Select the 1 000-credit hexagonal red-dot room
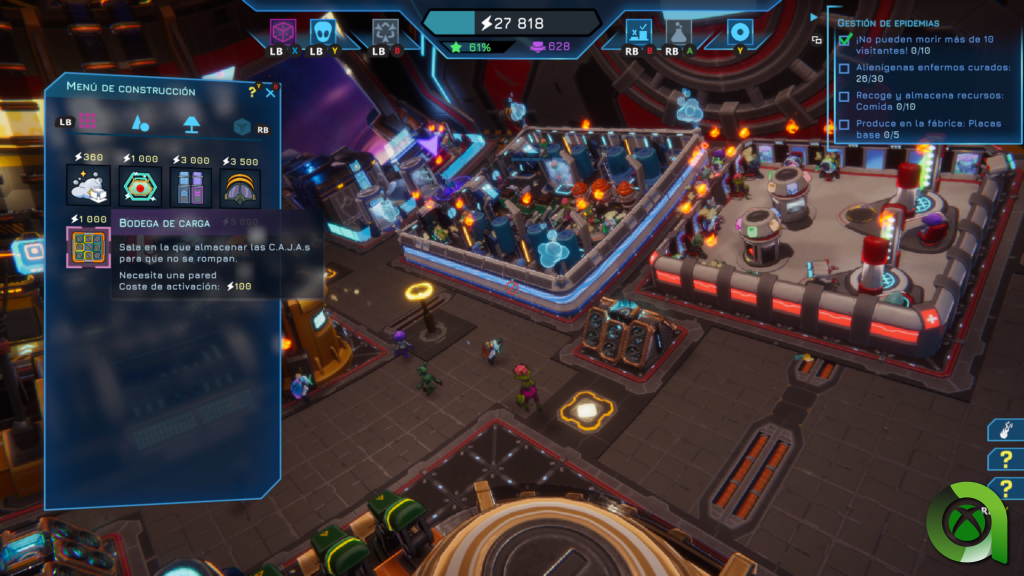This screenshot has width=1024, height=576. [139, 187]
